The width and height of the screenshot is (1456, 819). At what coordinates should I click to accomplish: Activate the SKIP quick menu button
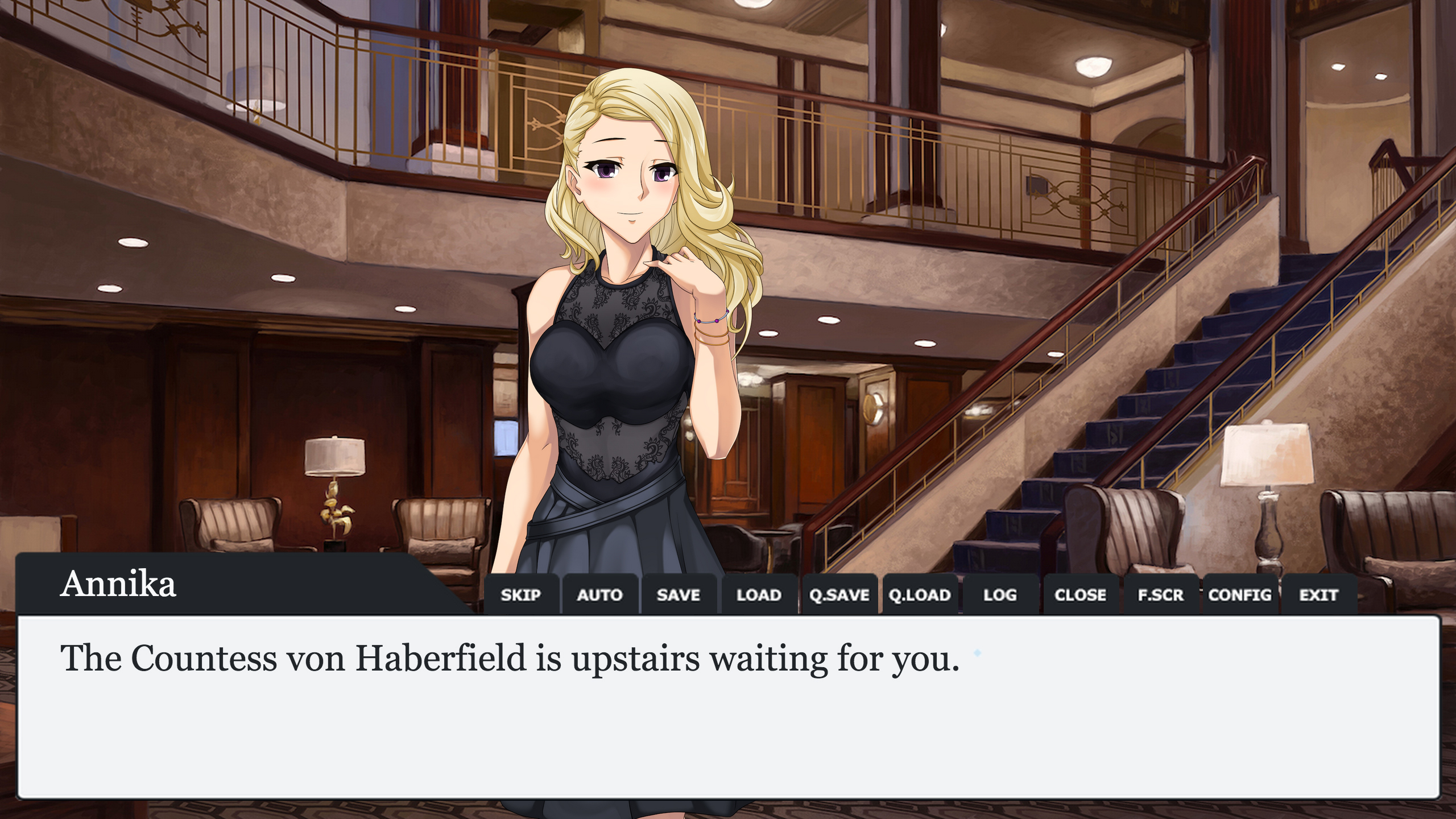521,595
